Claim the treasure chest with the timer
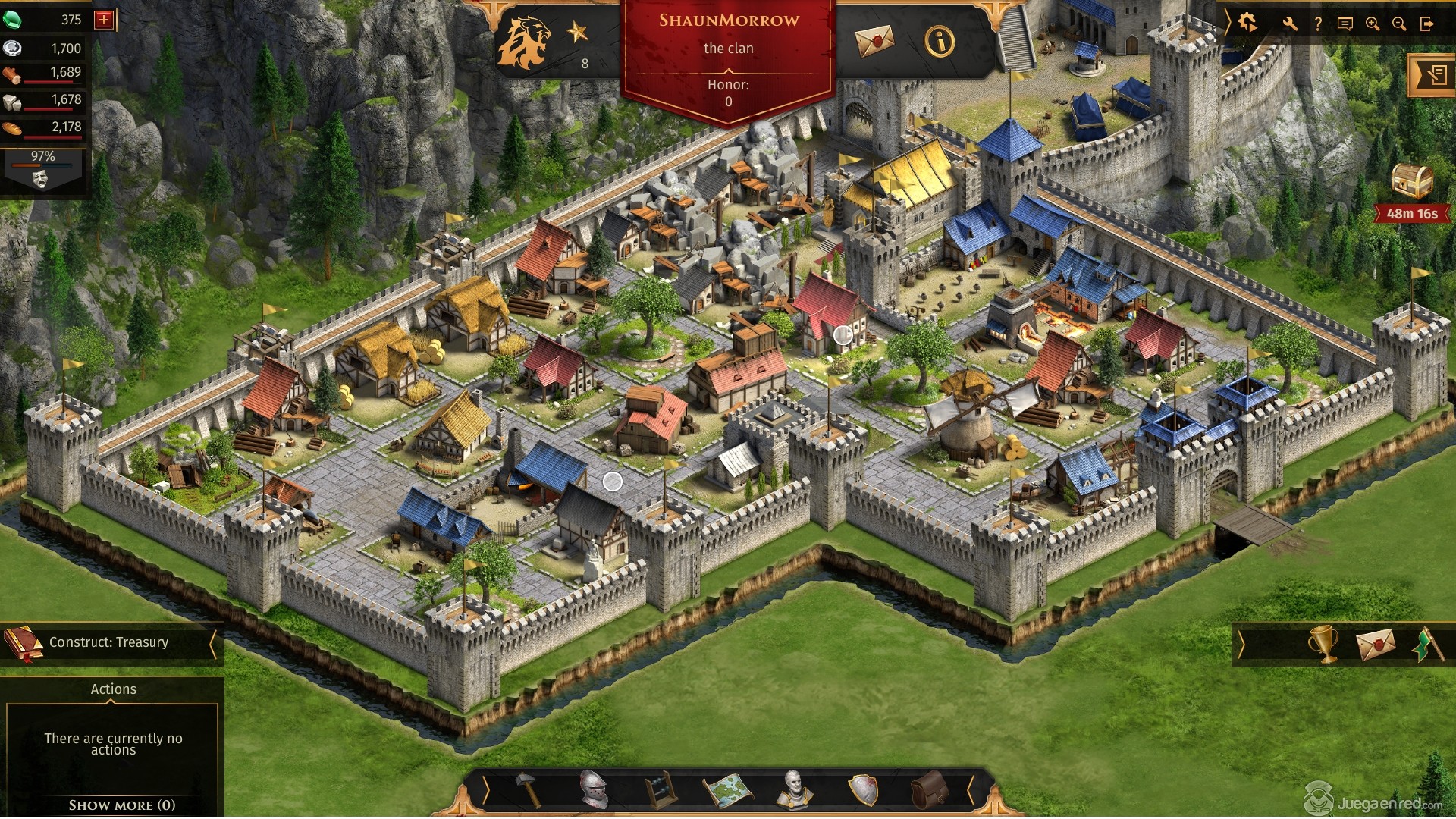Image resolution: width=1456 pixels, height=819 pixels. click(1412, 183)
